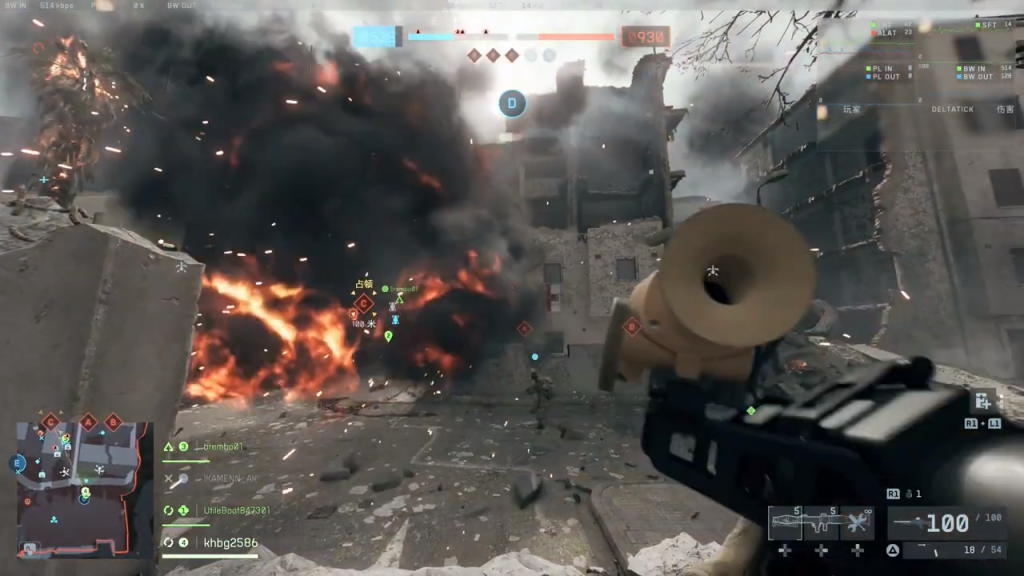
Task: Choose the primary weapon panel showing 100
Action: [x=947, y=523]
